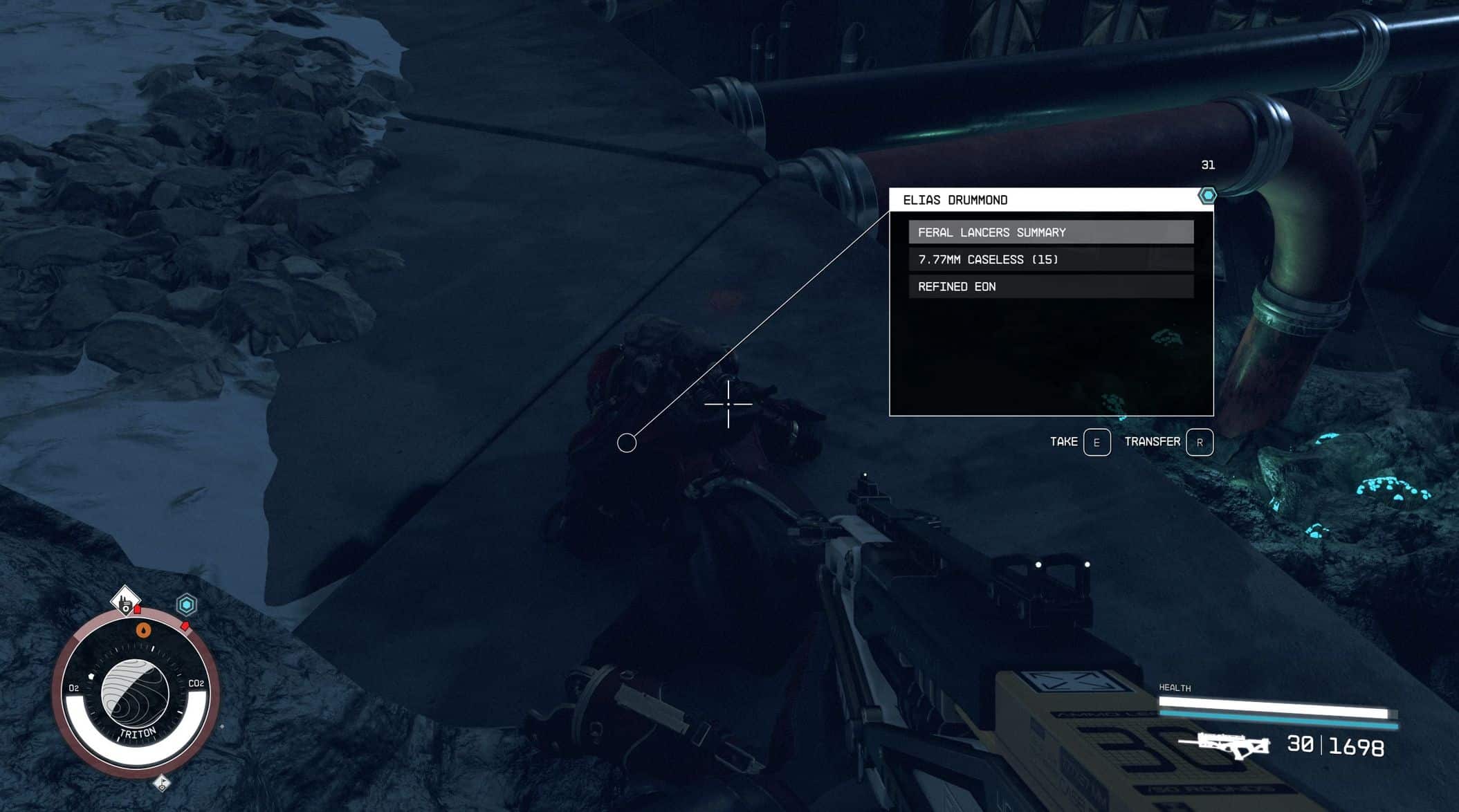Click the hexagon marker above the compass
The height and width of the screenshot is (812, 1459).
pos(186,605)
